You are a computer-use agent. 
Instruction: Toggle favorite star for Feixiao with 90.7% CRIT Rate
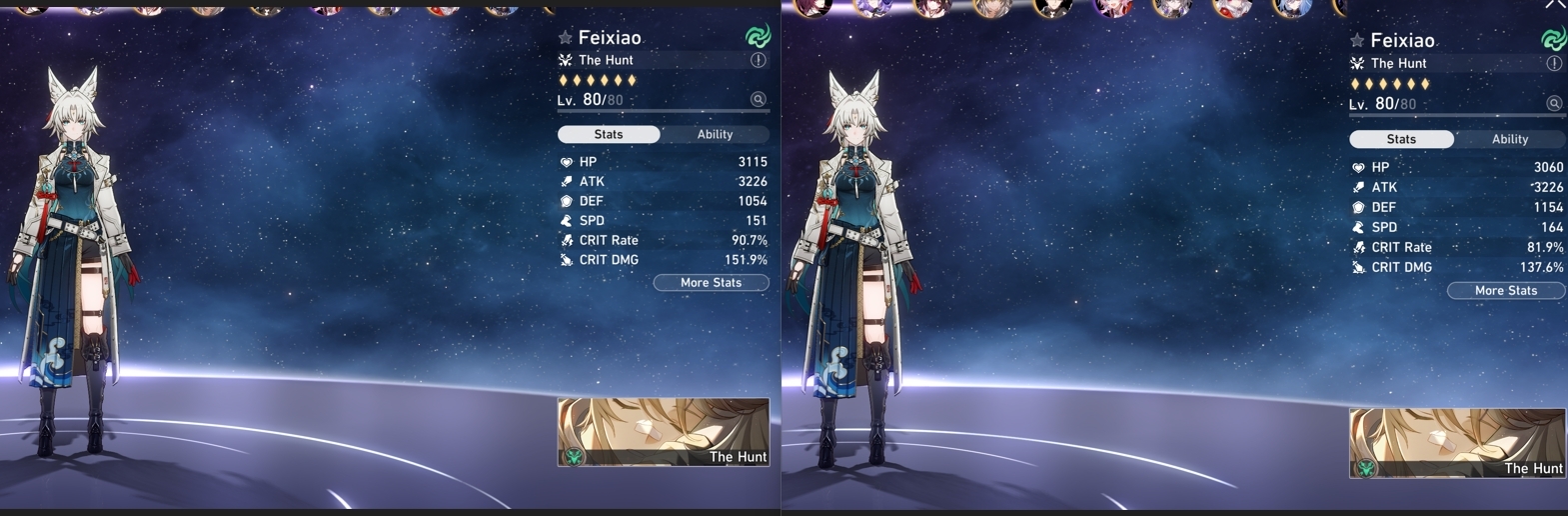(x=565, y=38)
